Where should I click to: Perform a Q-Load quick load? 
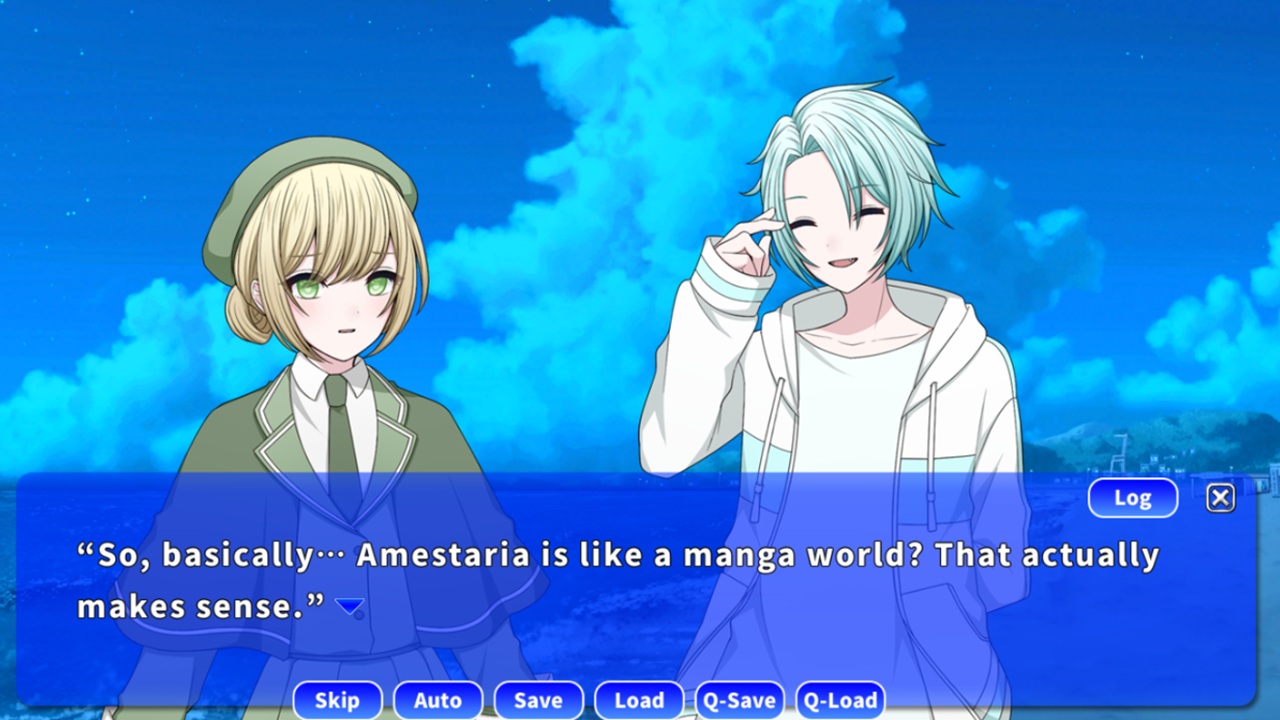(840, 700)
